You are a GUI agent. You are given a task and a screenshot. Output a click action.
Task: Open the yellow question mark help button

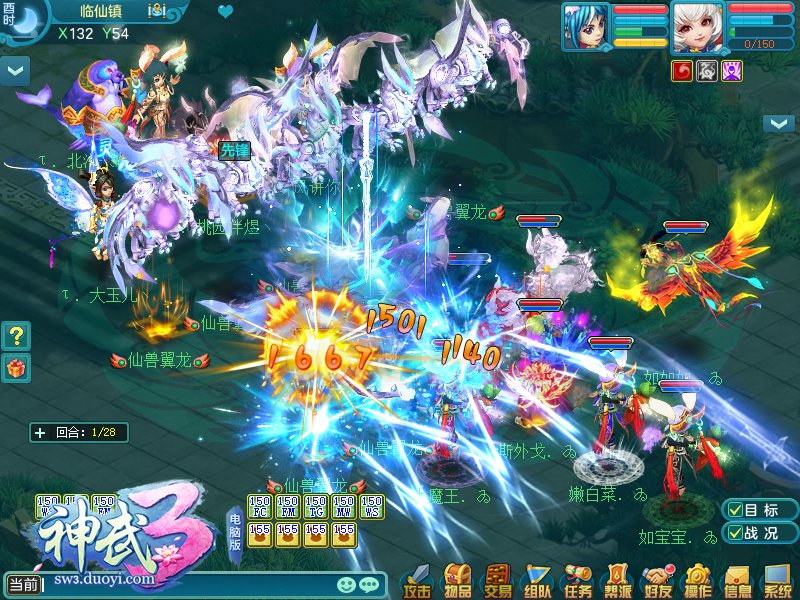16,335
